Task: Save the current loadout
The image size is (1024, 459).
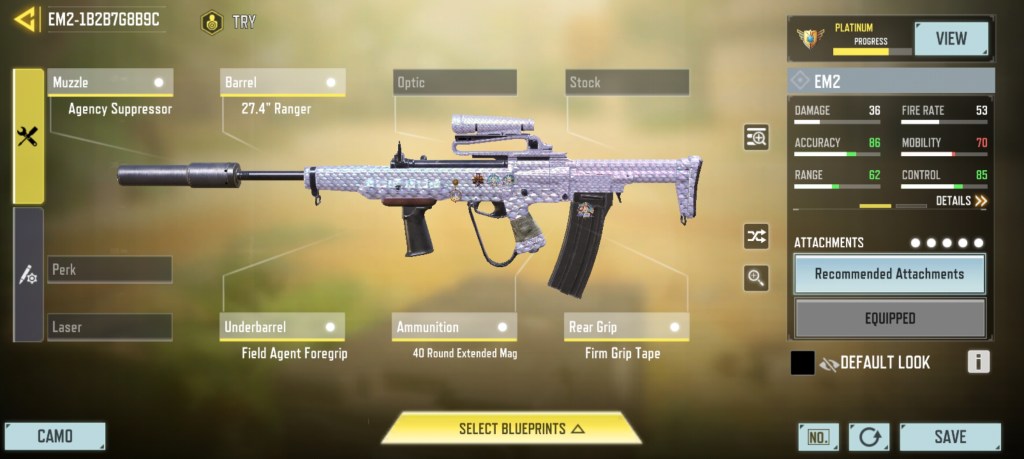Action: pos(949,436)
